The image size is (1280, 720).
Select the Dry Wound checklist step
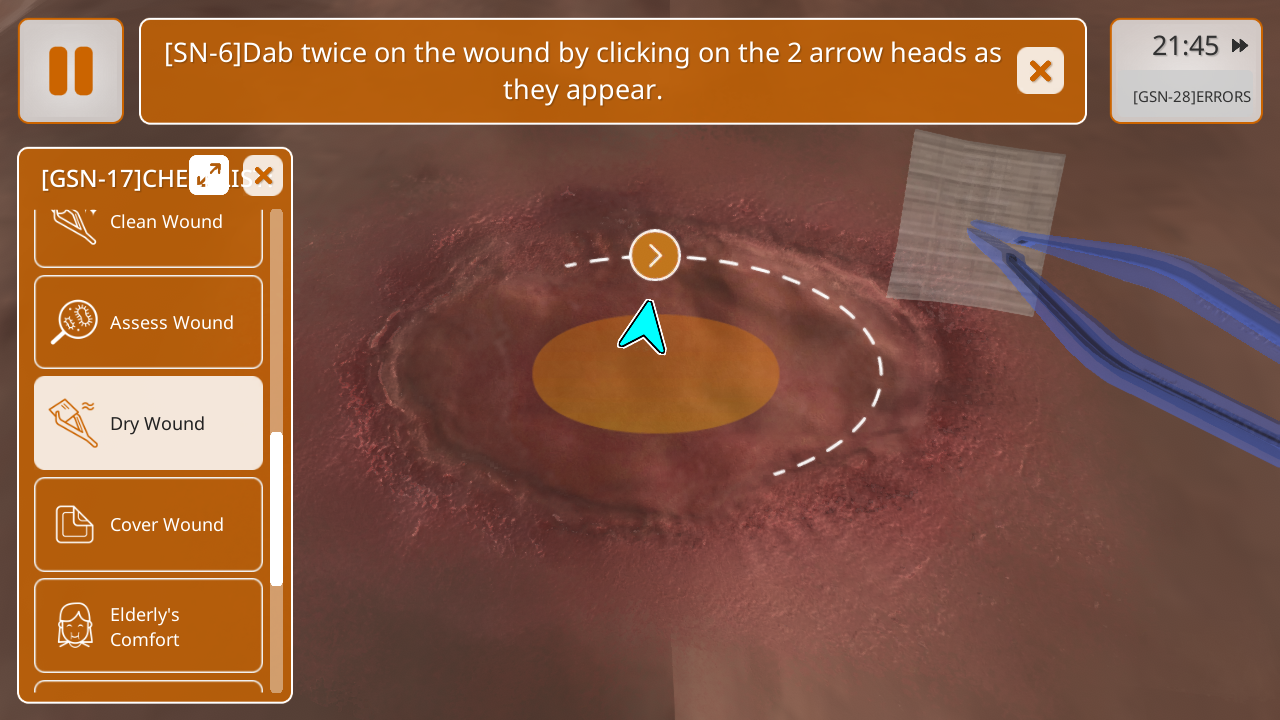[x=148, y=423]
